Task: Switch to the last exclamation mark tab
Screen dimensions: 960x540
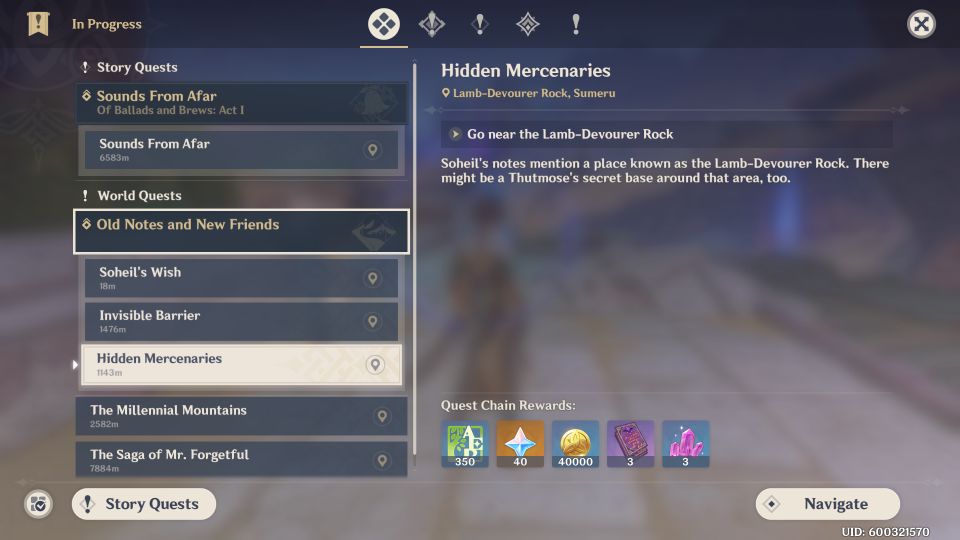Action: (x=576, y=24)
